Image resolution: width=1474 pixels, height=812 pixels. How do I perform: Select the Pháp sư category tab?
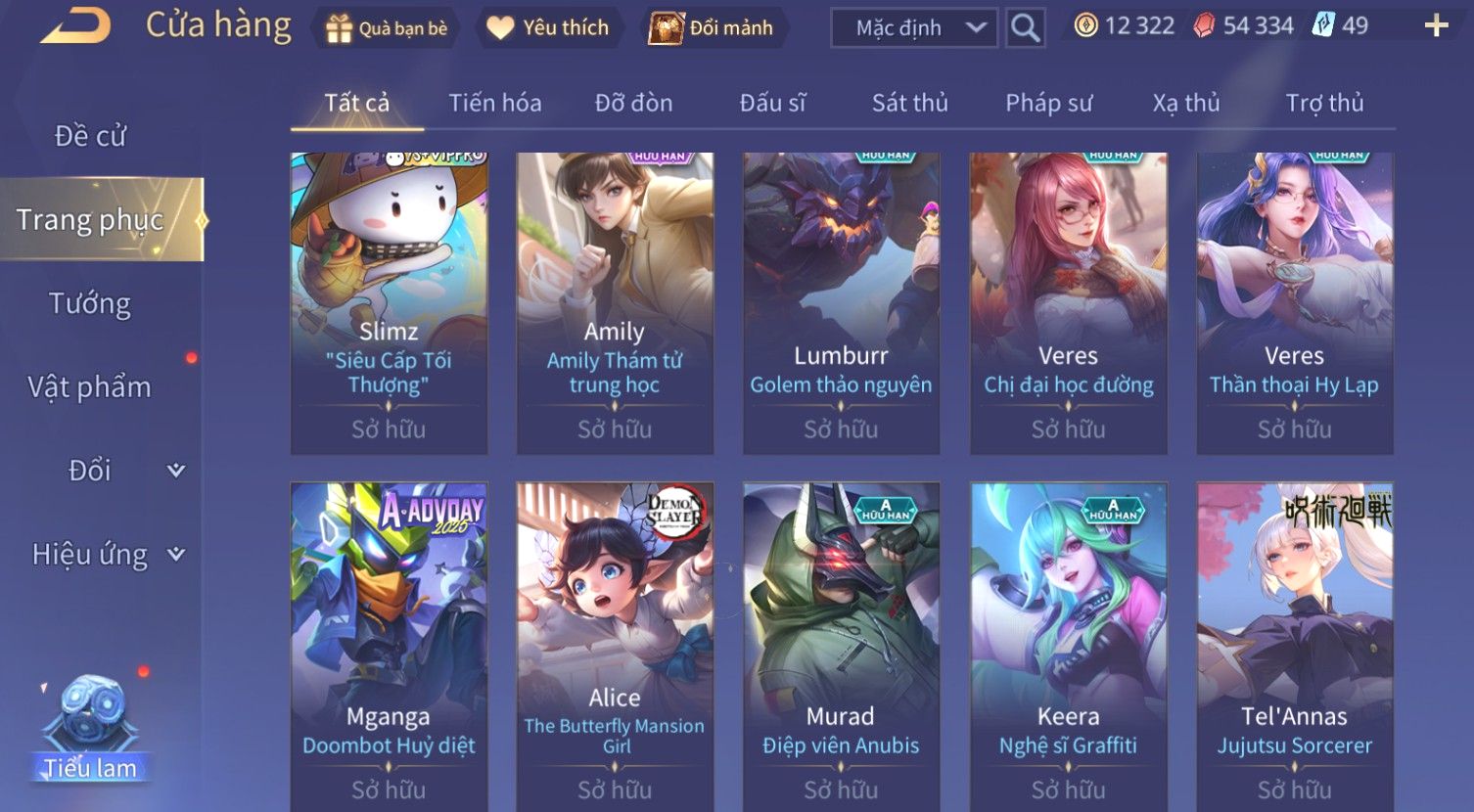click(1048, 103)
